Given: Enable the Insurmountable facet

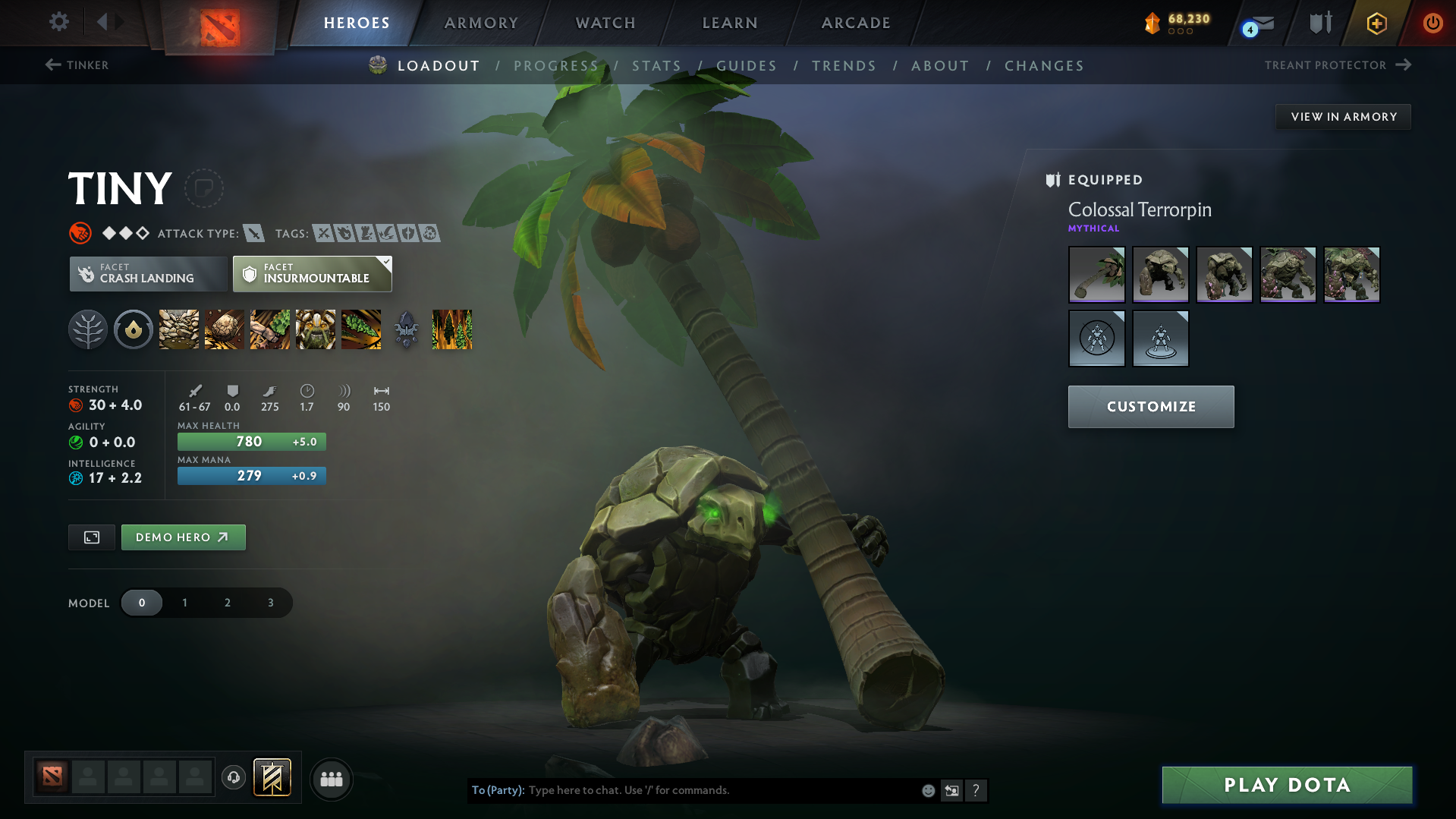Looking at the screenshot, I should [311, 274].
